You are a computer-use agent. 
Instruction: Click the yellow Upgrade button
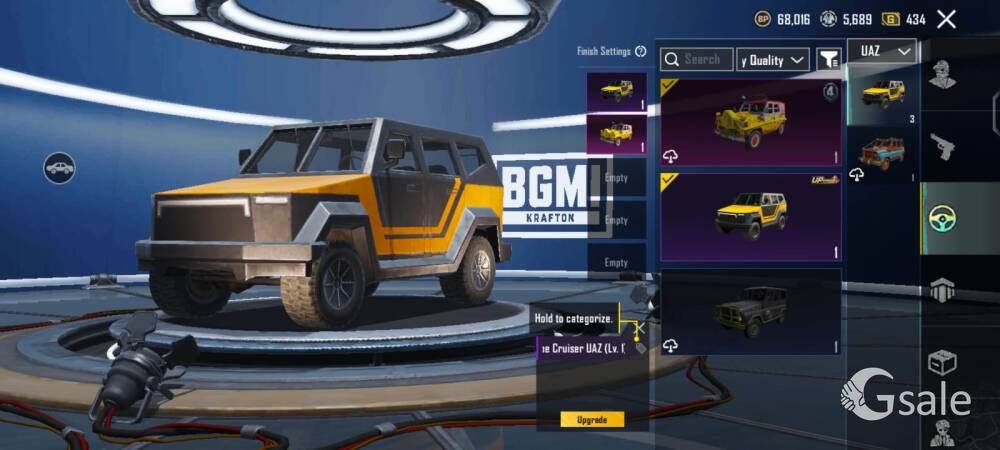pos(592,419)
